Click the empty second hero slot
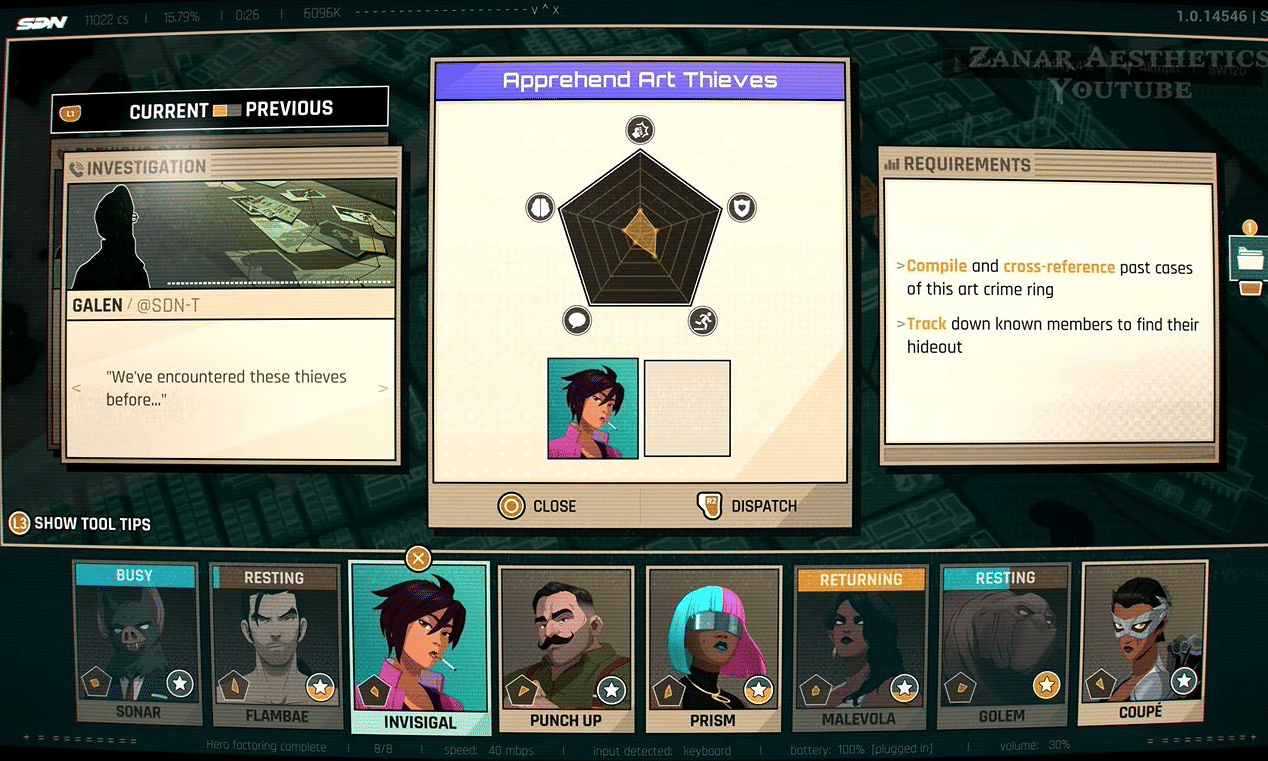The image size is (1268, 761). [687, 408]
